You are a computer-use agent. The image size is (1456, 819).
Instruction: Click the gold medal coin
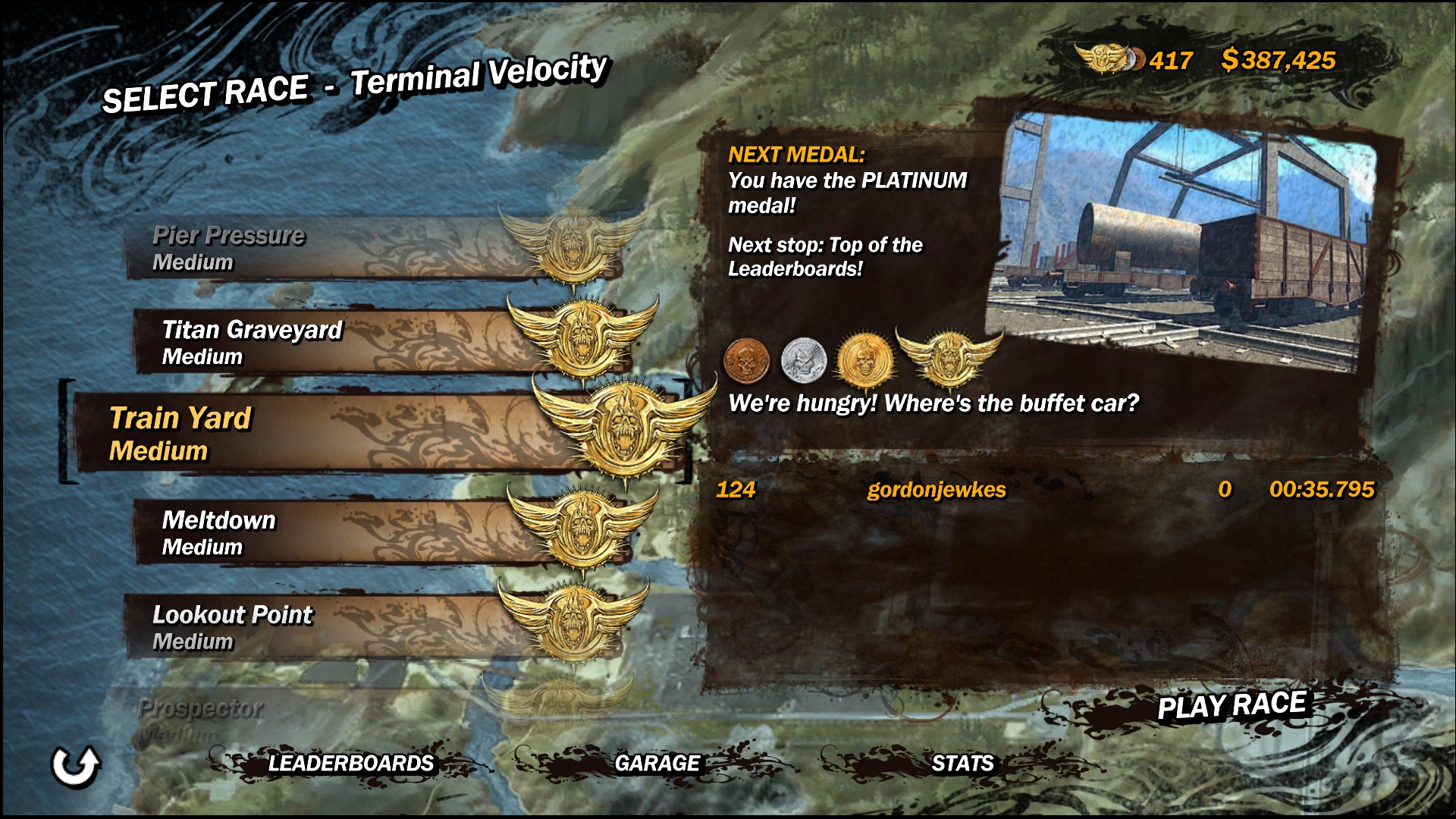point(863,359)
